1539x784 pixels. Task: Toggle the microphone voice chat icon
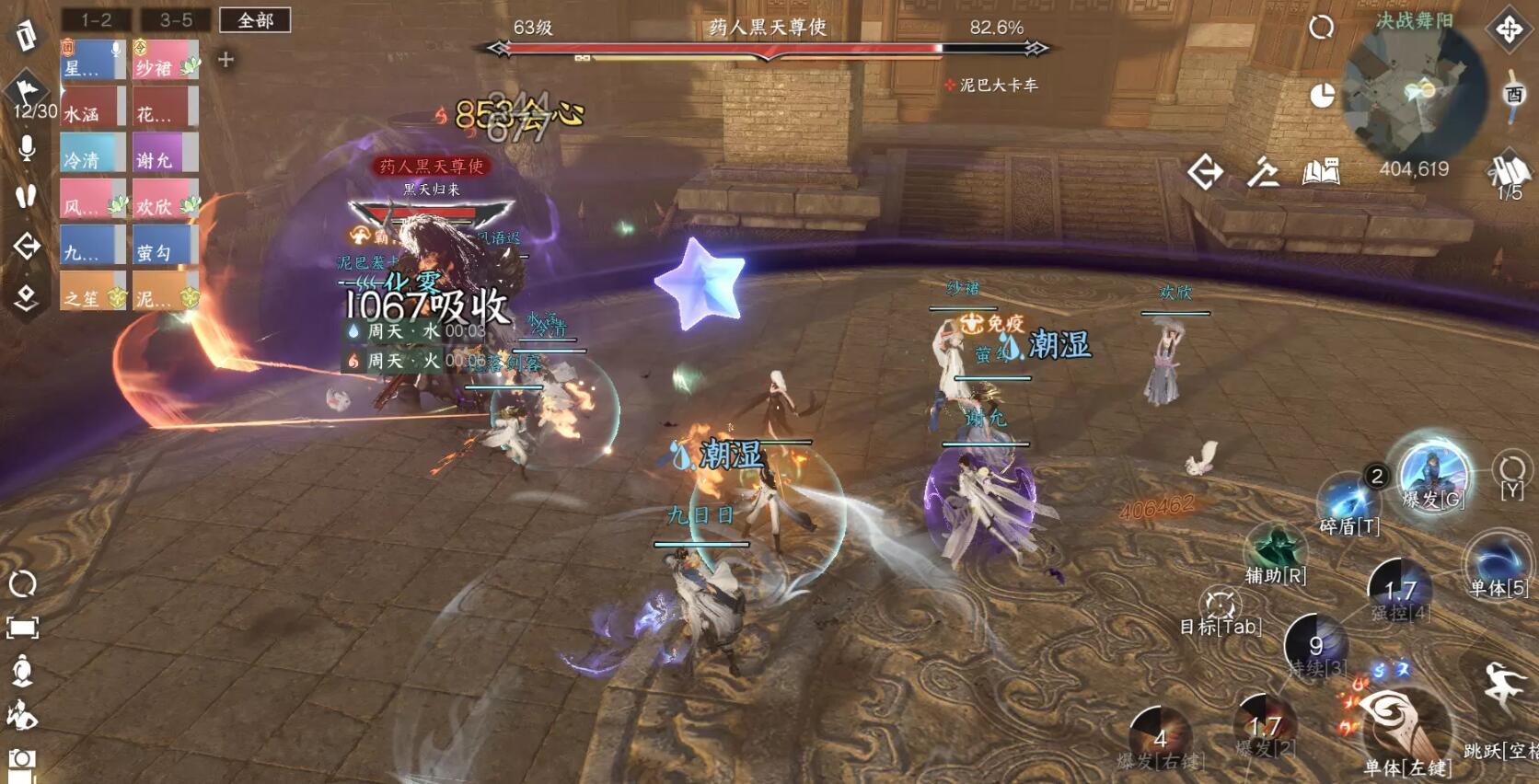coord(27,148)
